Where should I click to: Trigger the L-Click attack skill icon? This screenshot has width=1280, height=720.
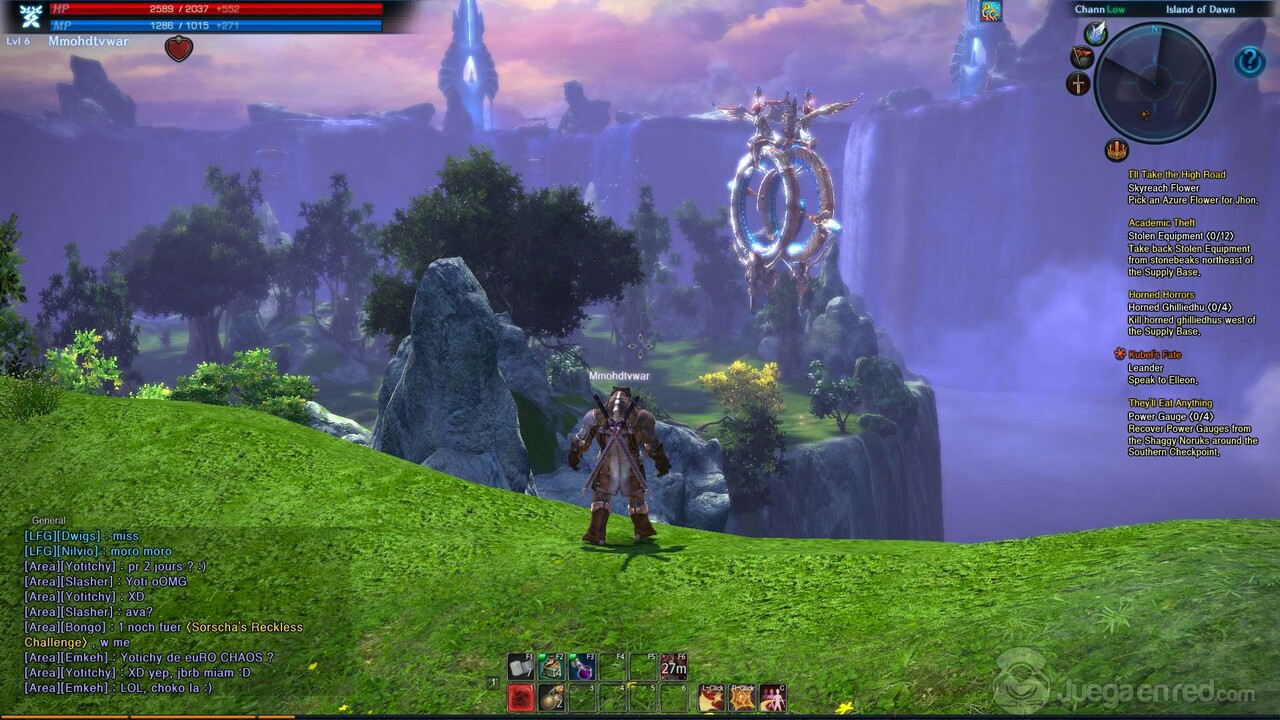coord(712,697)
